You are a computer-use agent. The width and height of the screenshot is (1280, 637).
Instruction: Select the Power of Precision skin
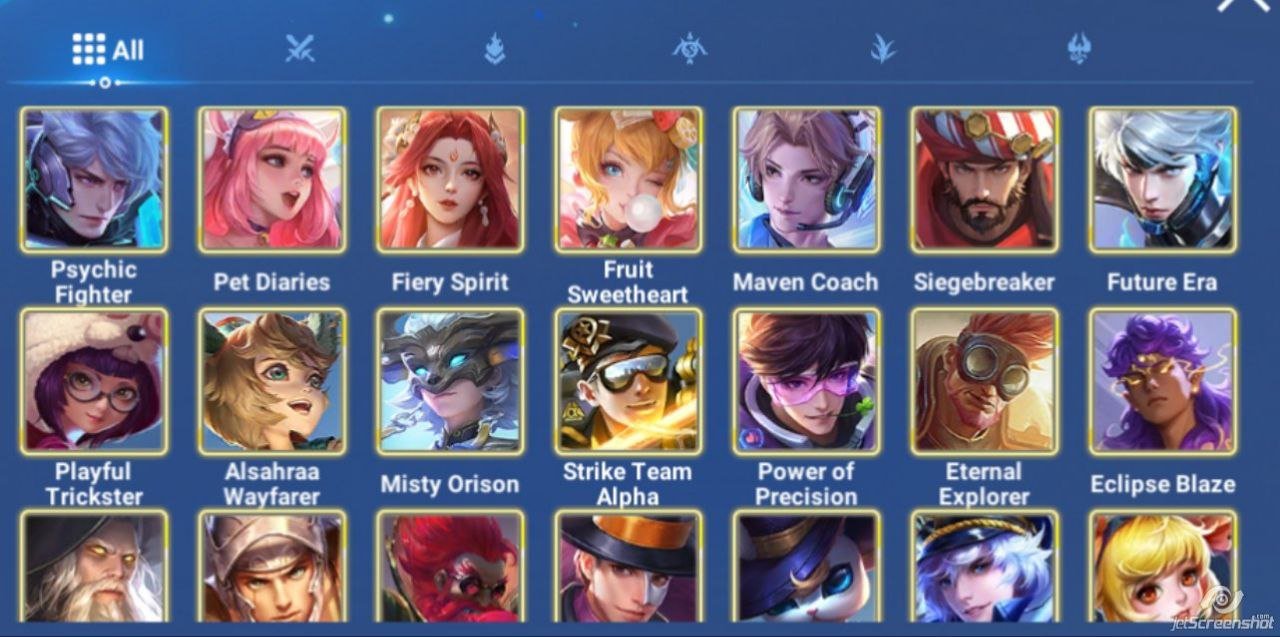coord(806,381)
